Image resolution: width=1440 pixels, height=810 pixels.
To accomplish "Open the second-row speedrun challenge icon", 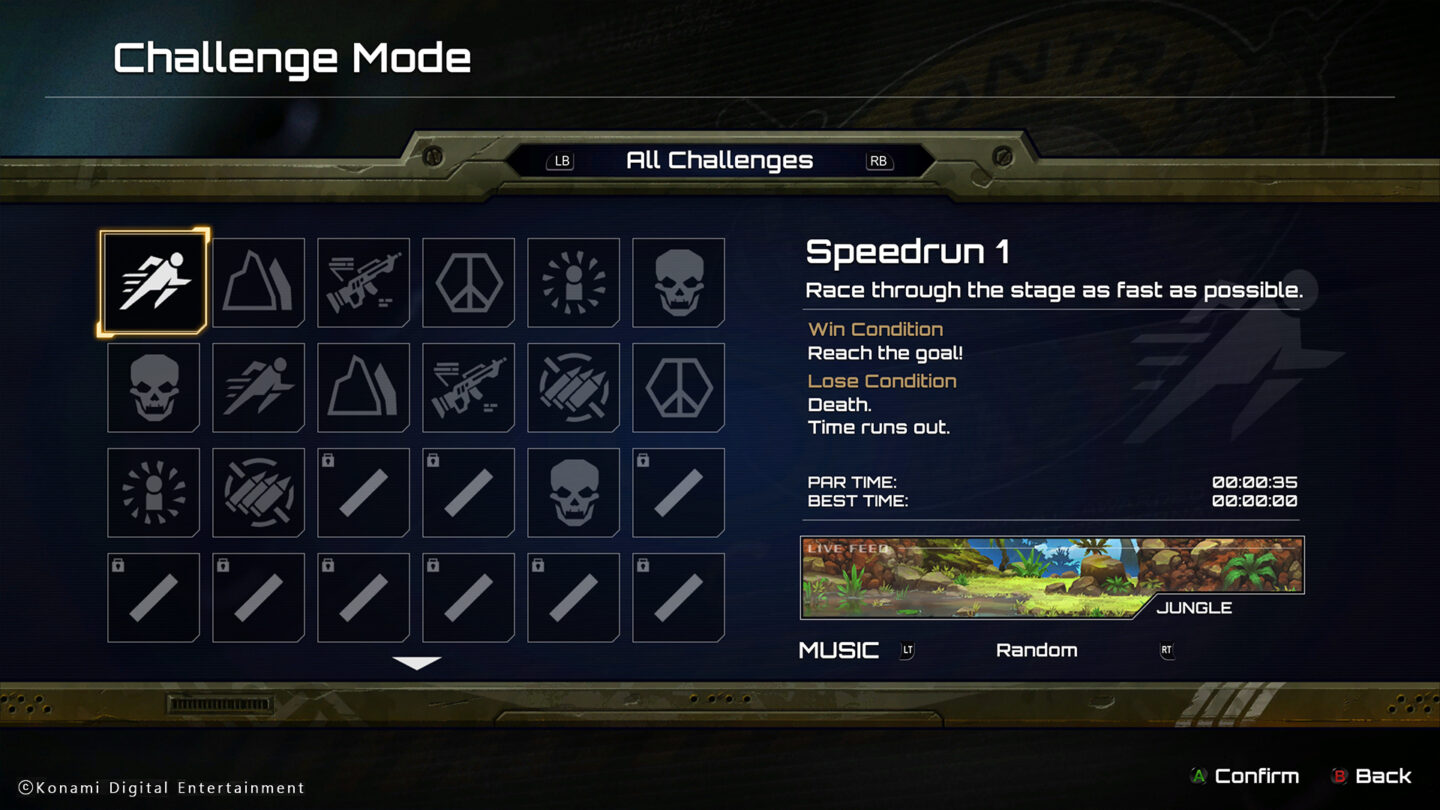I will (x=258, y=388).
